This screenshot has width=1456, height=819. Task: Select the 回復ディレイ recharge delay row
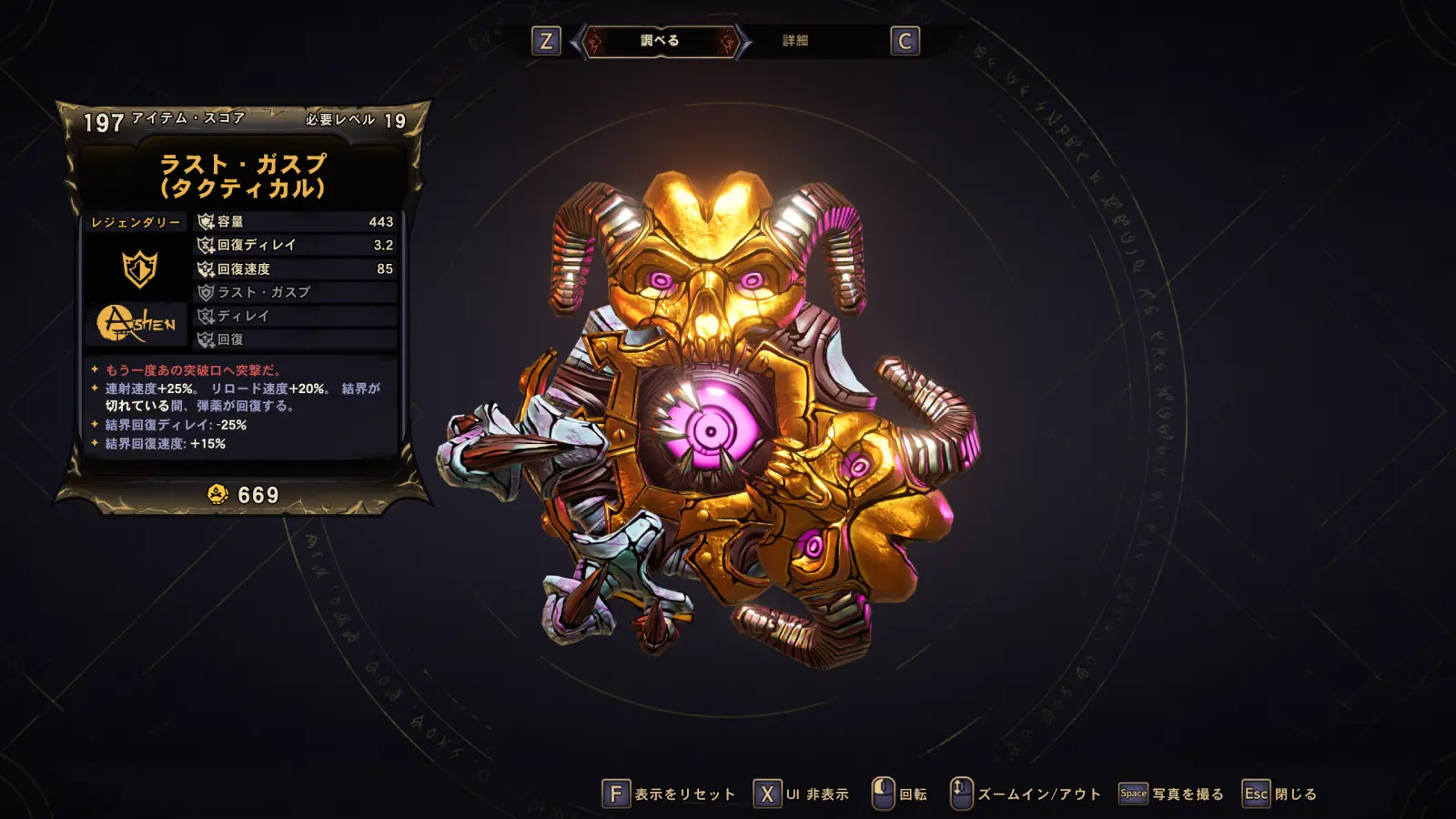click(296, 246)
